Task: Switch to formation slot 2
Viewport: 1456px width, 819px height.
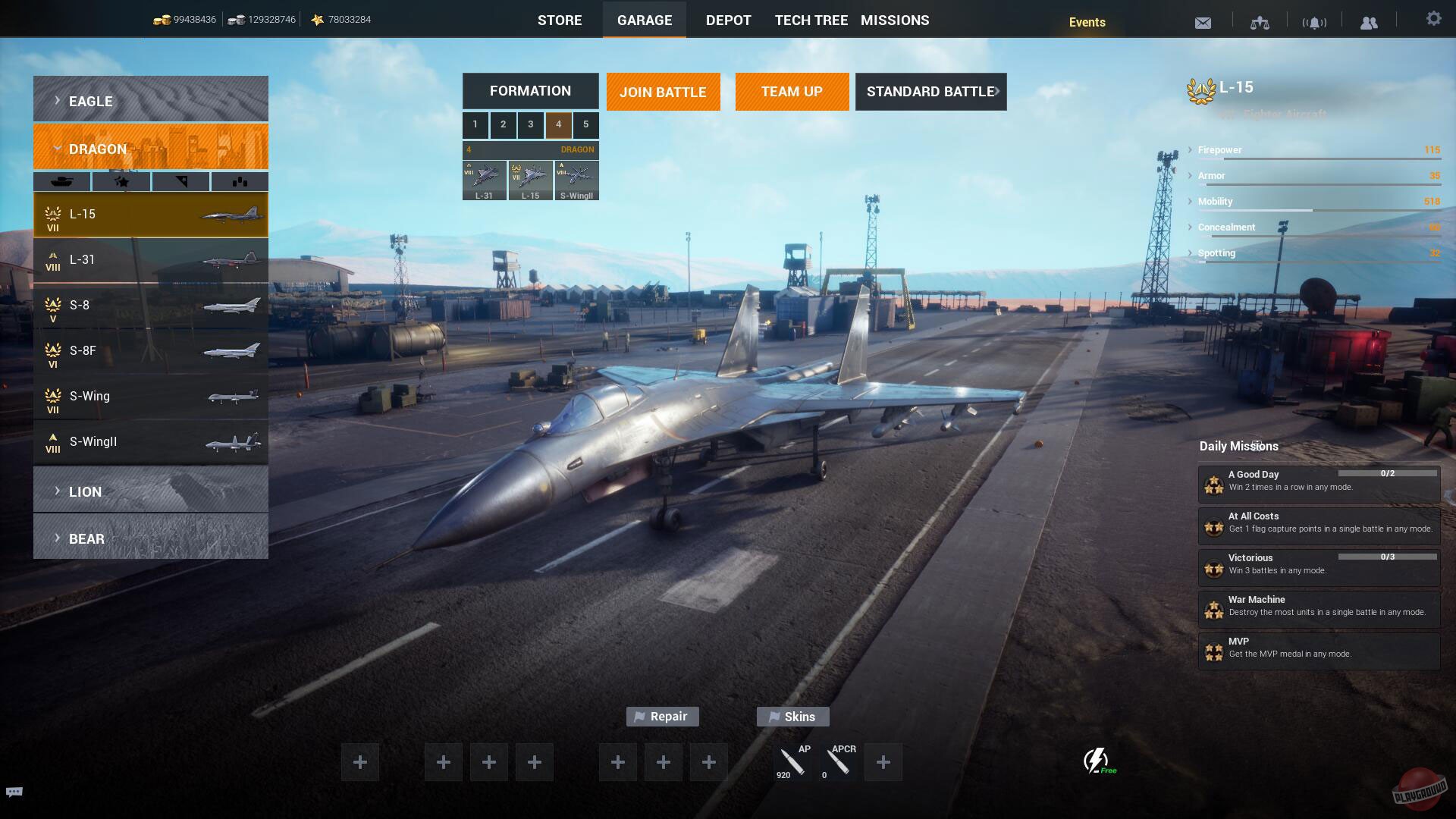Action: click(x=503, y=124)
